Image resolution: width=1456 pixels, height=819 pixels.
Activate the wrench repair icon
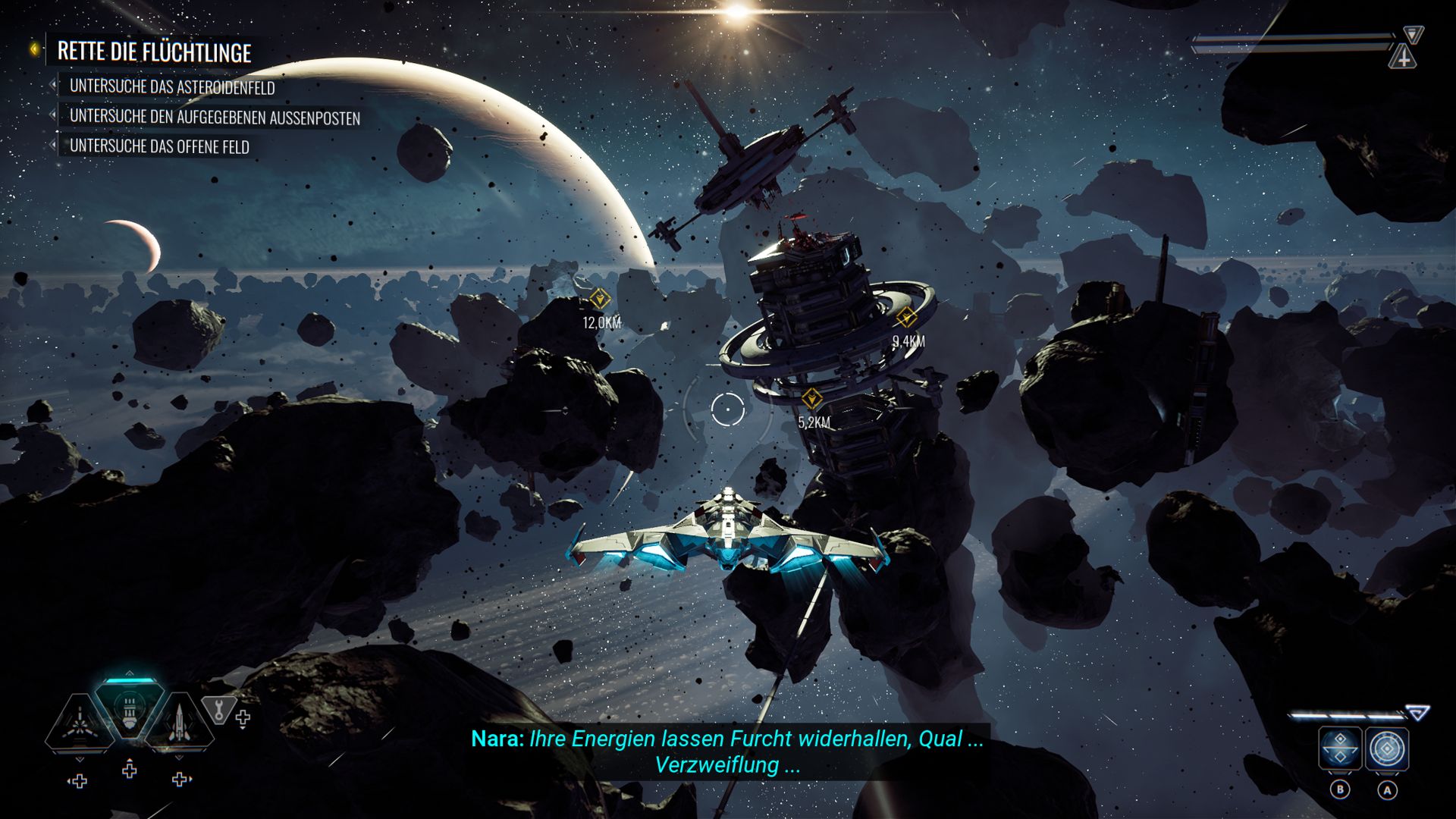[x=218, y=711]
